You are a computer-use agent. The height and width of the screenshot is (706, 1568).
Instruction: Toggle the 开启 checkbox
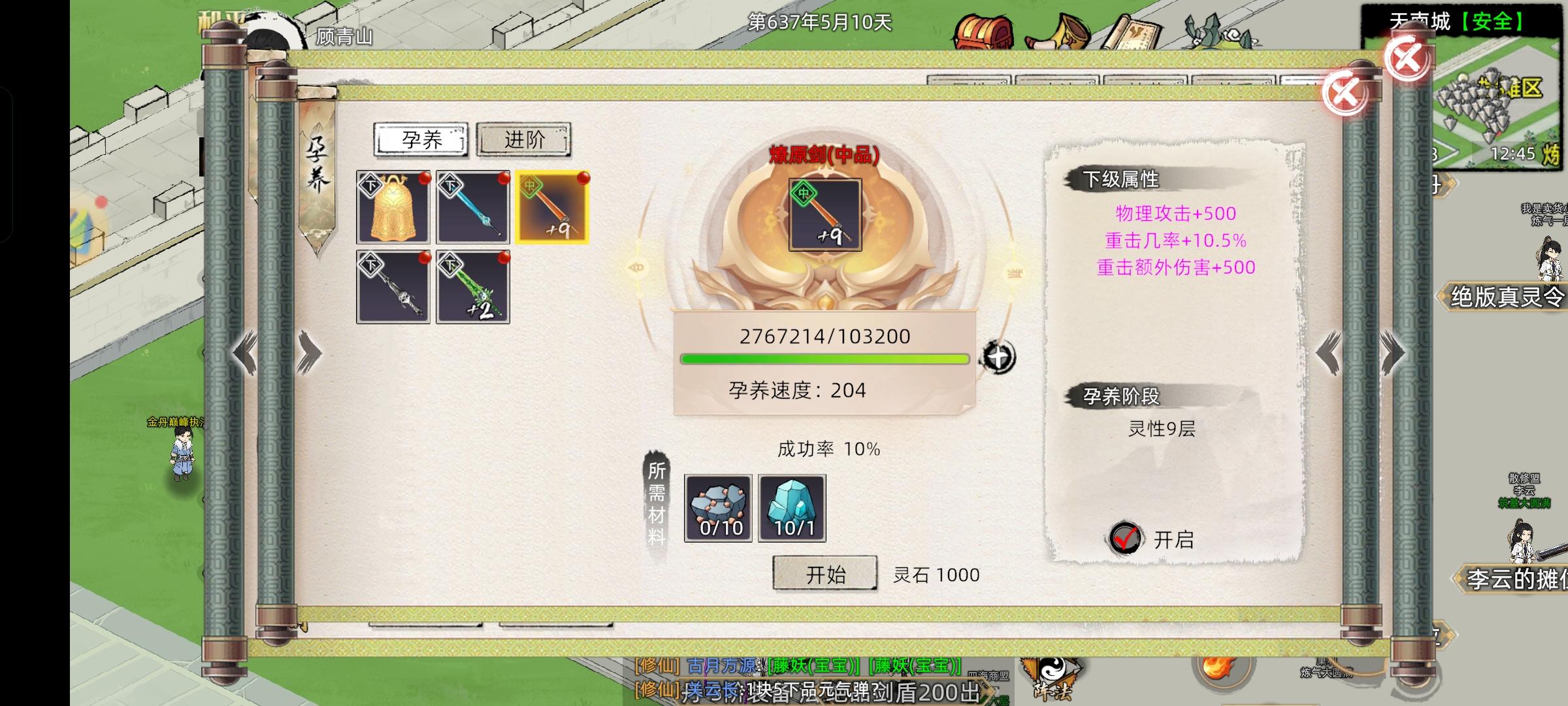[x=1126, y=537]
